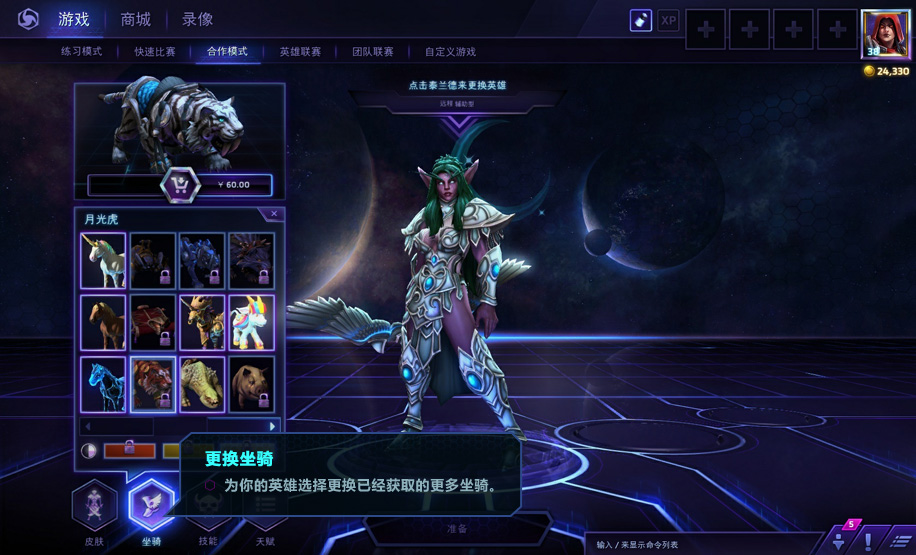Select 练习模式 practice mode
Viewport: 916px width, 555px height.
81,51
